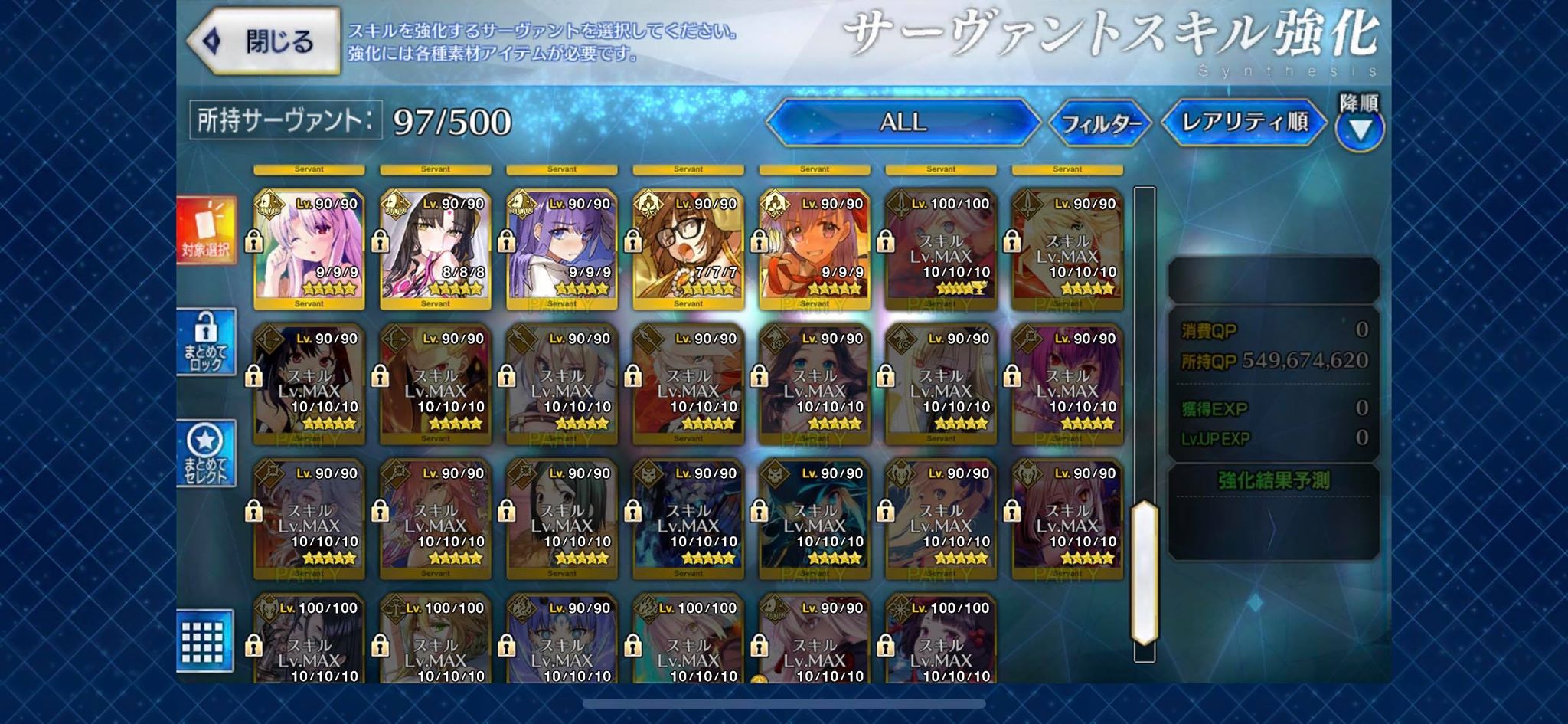Change sorting via レアリティ順 button

tap(1244, 123)
